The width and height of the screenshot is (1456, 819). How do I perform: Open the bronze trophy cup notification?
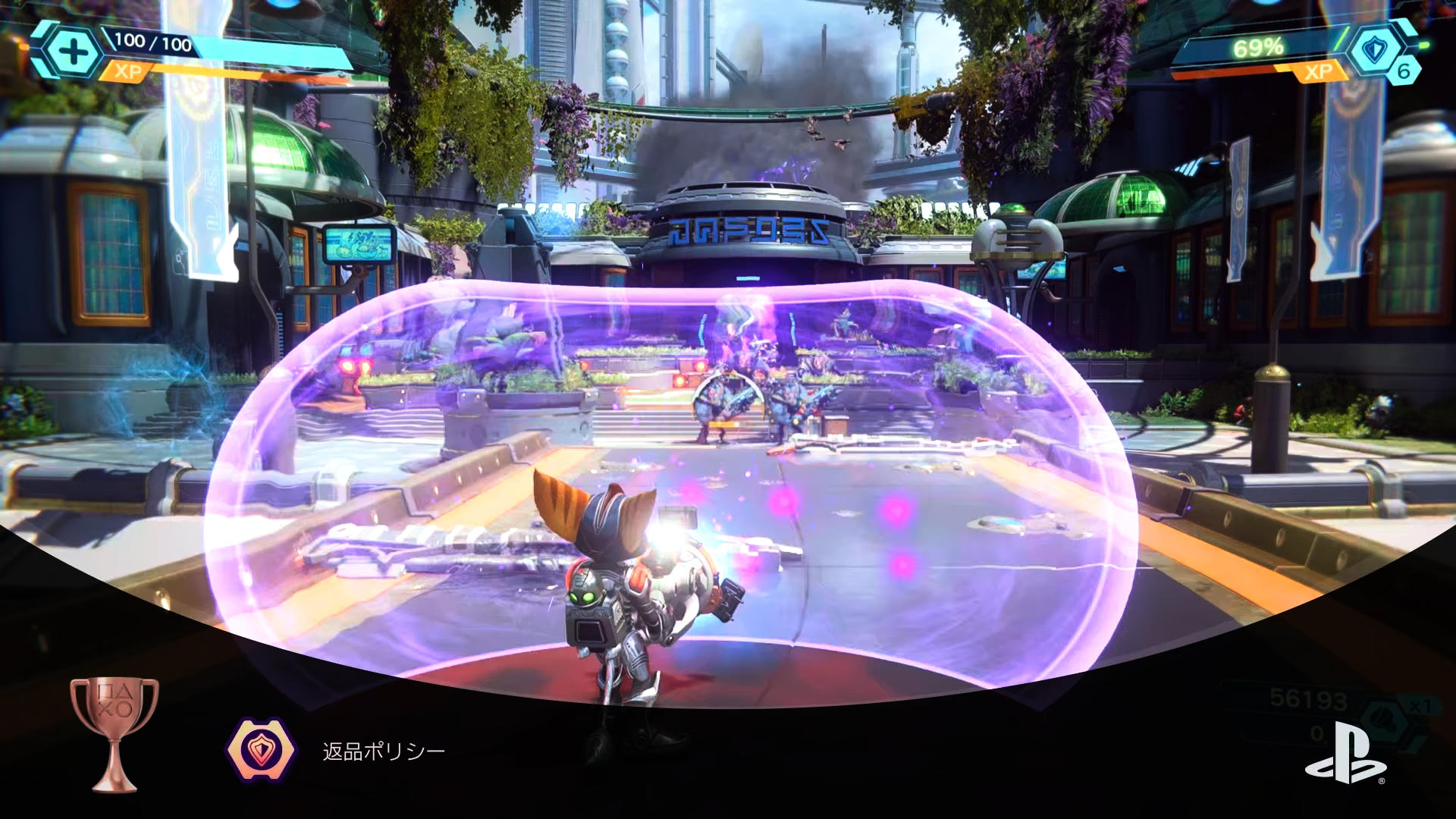114,733
